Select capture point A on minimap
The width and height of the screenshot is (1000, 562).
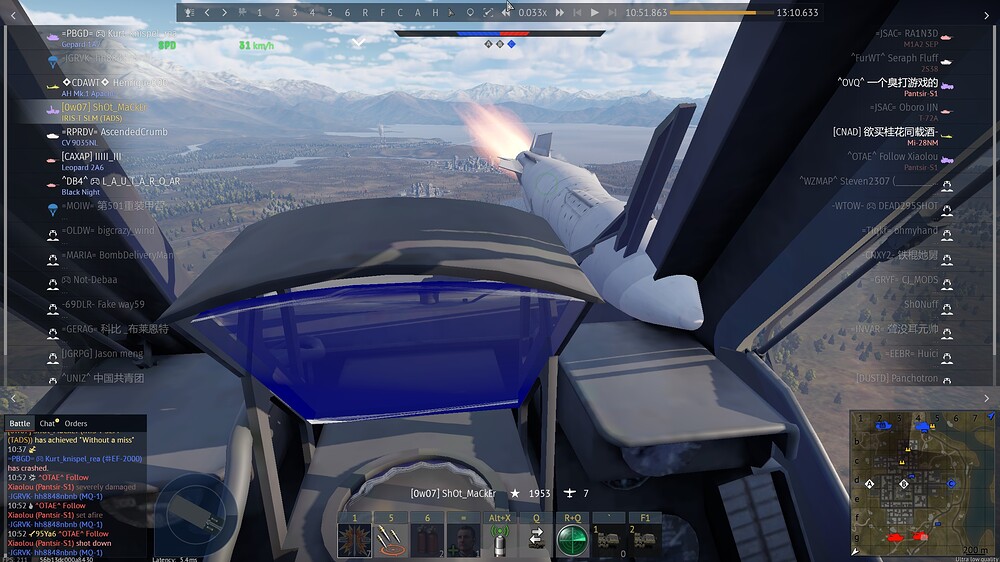[x=870, y=484]
